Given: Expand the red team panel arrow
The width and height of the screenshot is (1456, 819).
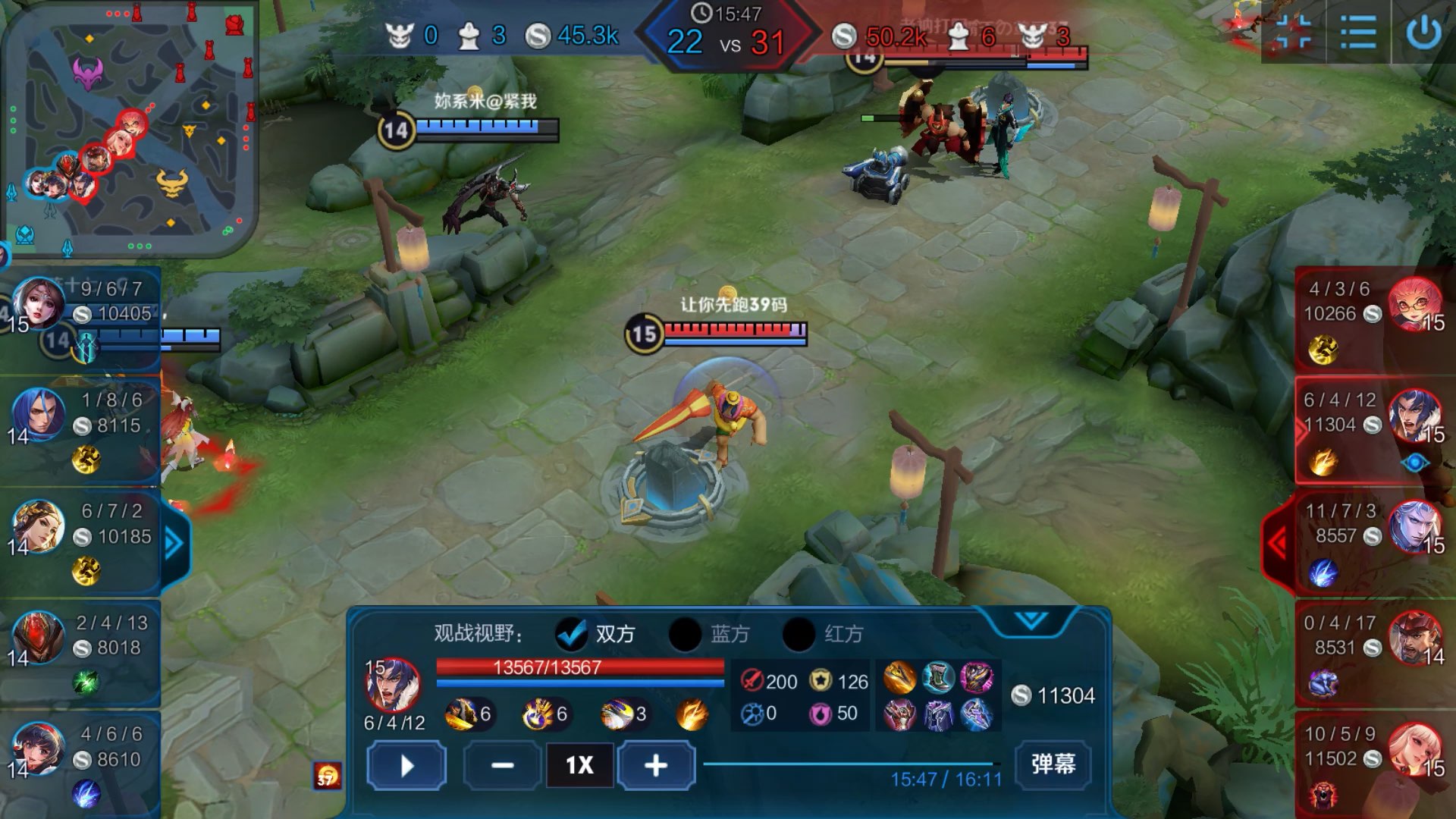Looking at the screenshot, I should 1279,543.
